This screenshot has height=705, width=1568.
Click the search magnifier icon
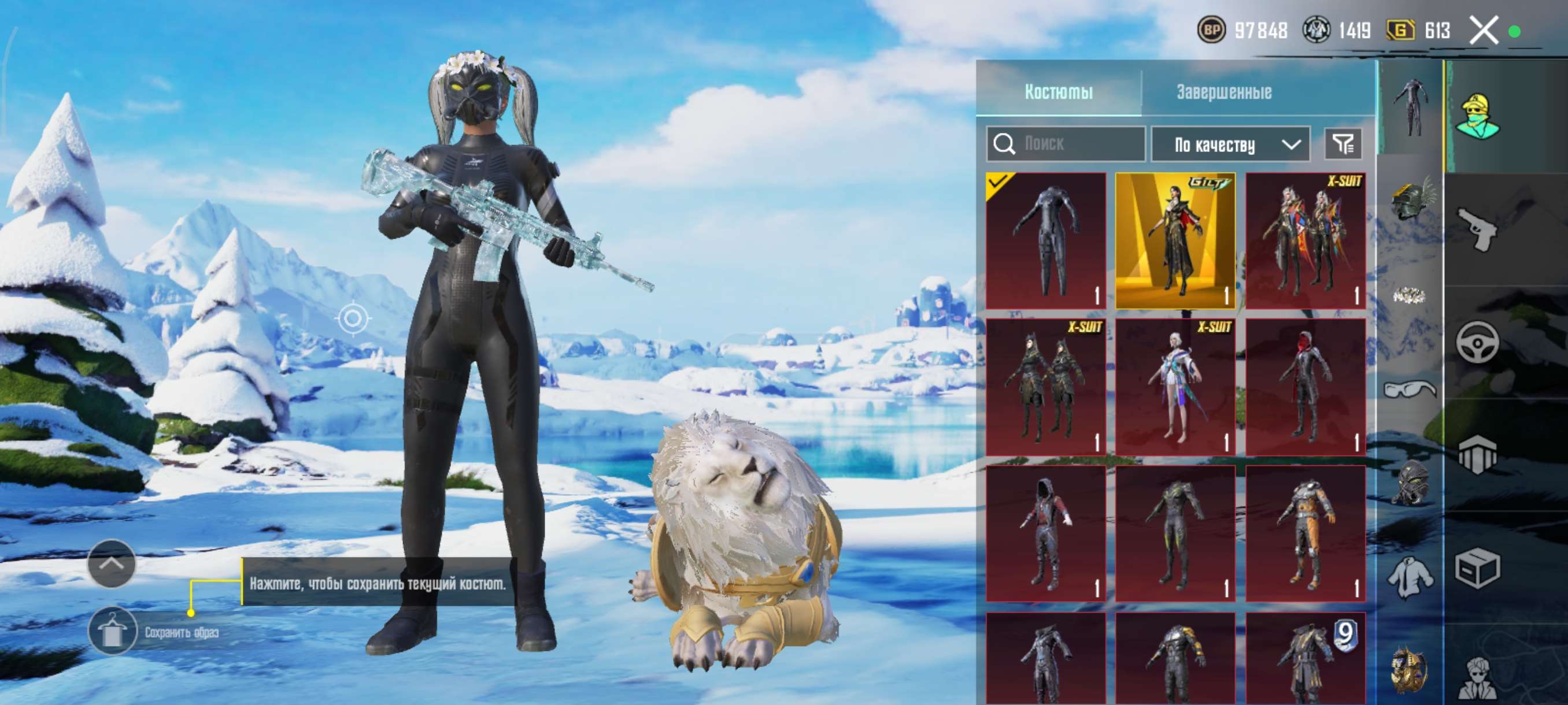click(1004, 144)
